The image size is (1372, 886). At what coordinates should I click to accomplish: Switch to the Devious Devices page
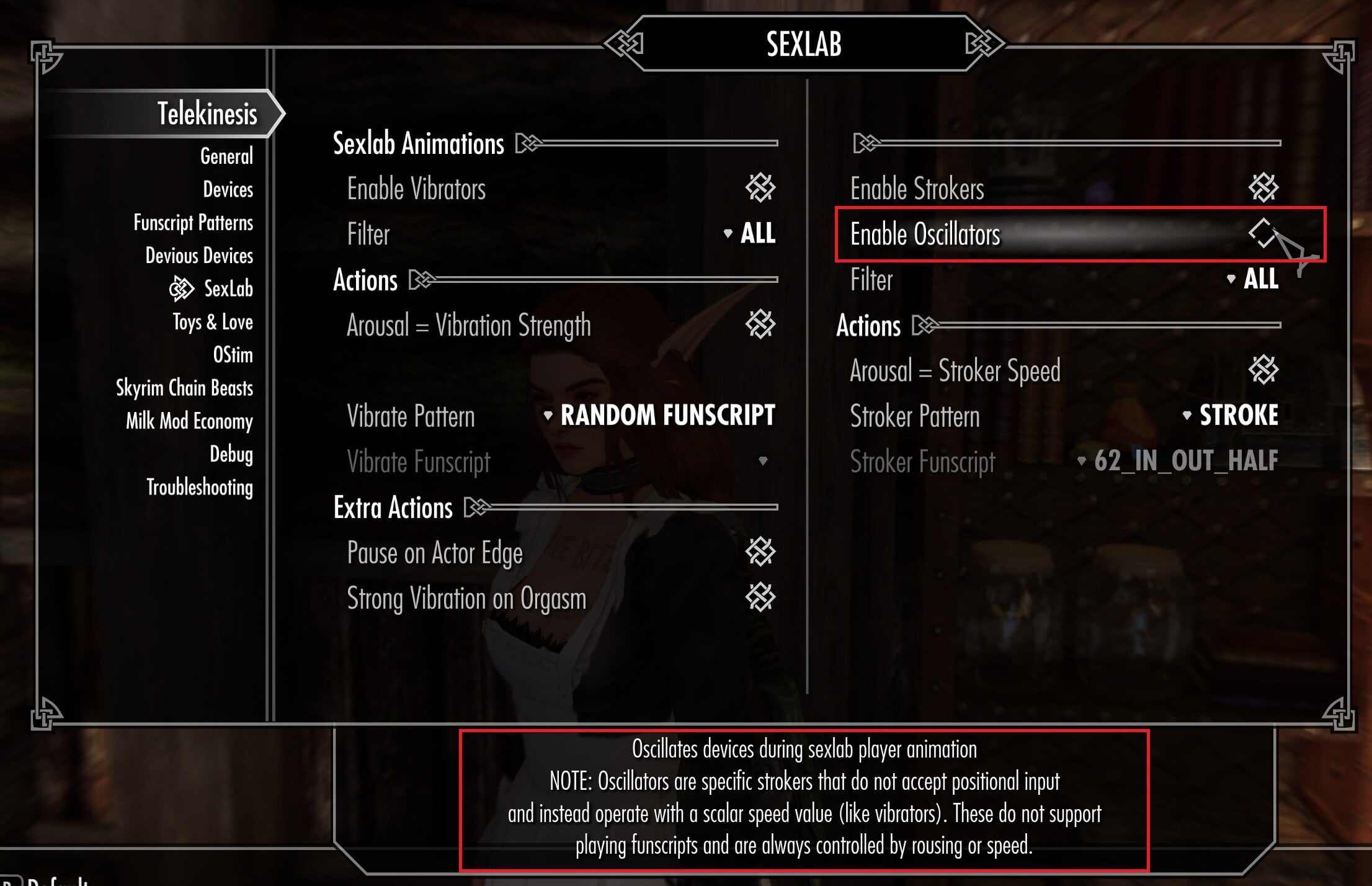click(x=198, y=256)
